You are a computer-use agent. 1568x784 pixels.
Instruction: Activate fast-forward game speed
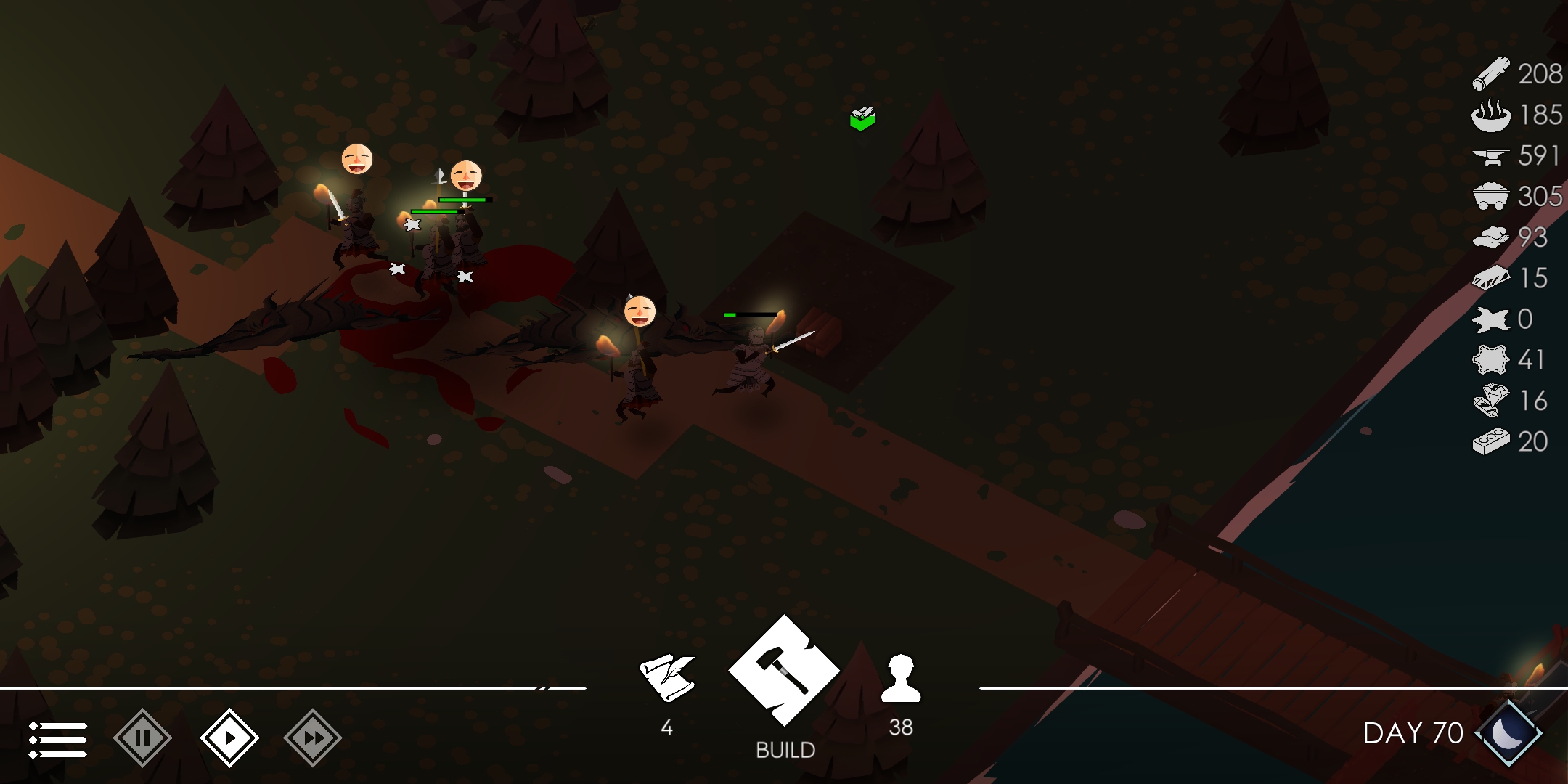[x=313, y=738]
